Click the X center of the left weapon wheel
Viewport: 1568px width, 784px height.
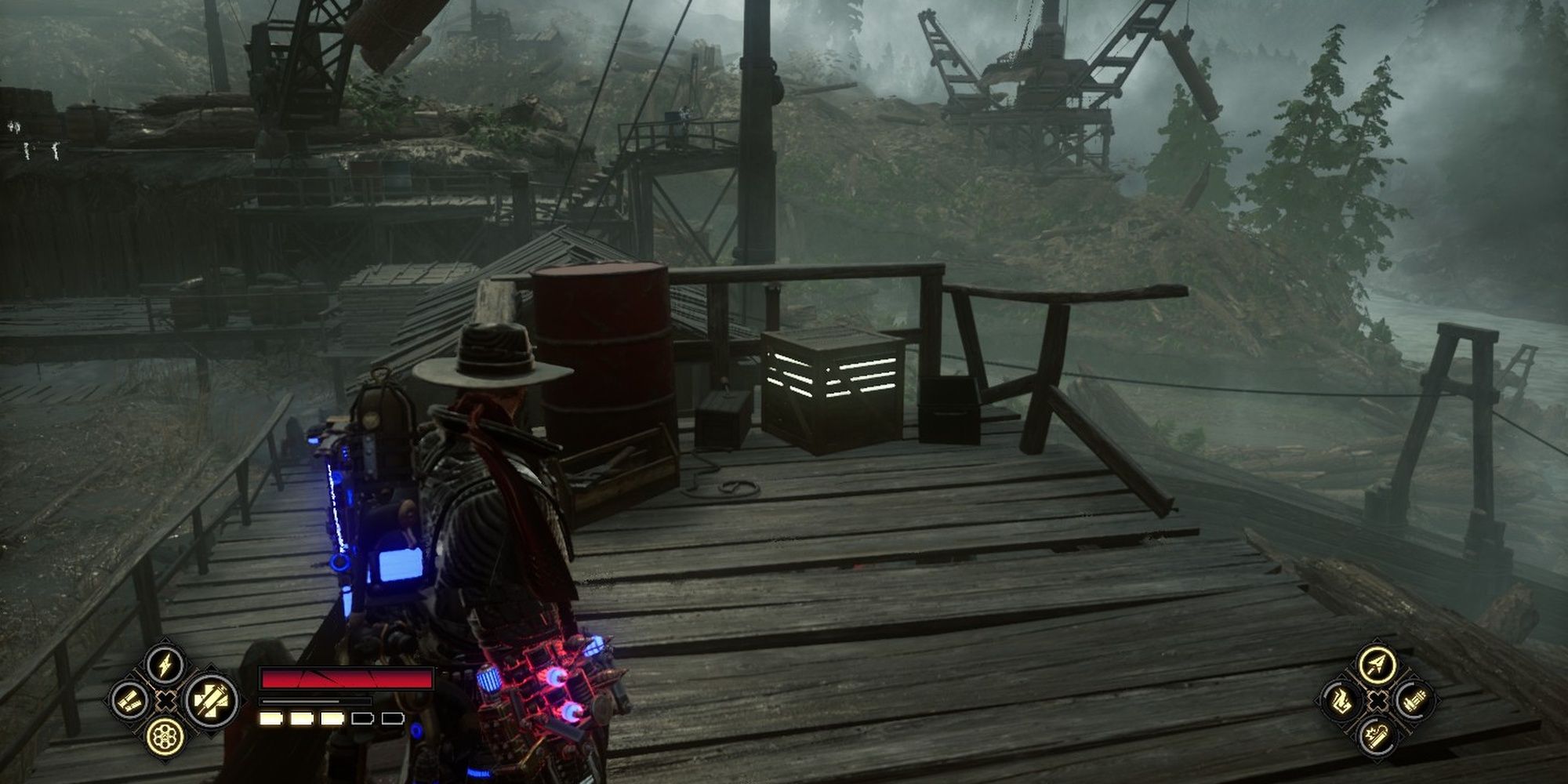[165, 702]
